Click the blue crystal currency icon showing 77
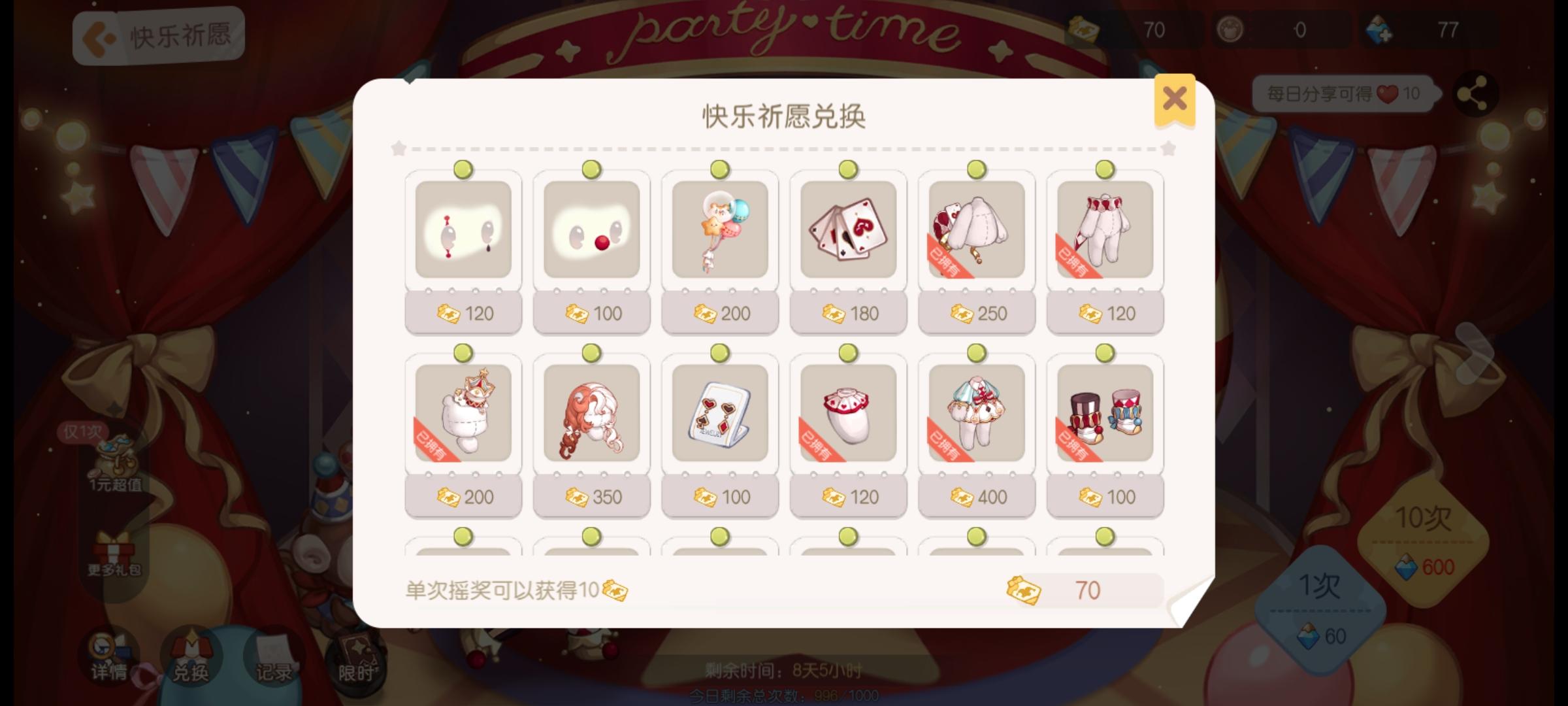Viewport: 1568px width, 706px height. pos(1380,29)
